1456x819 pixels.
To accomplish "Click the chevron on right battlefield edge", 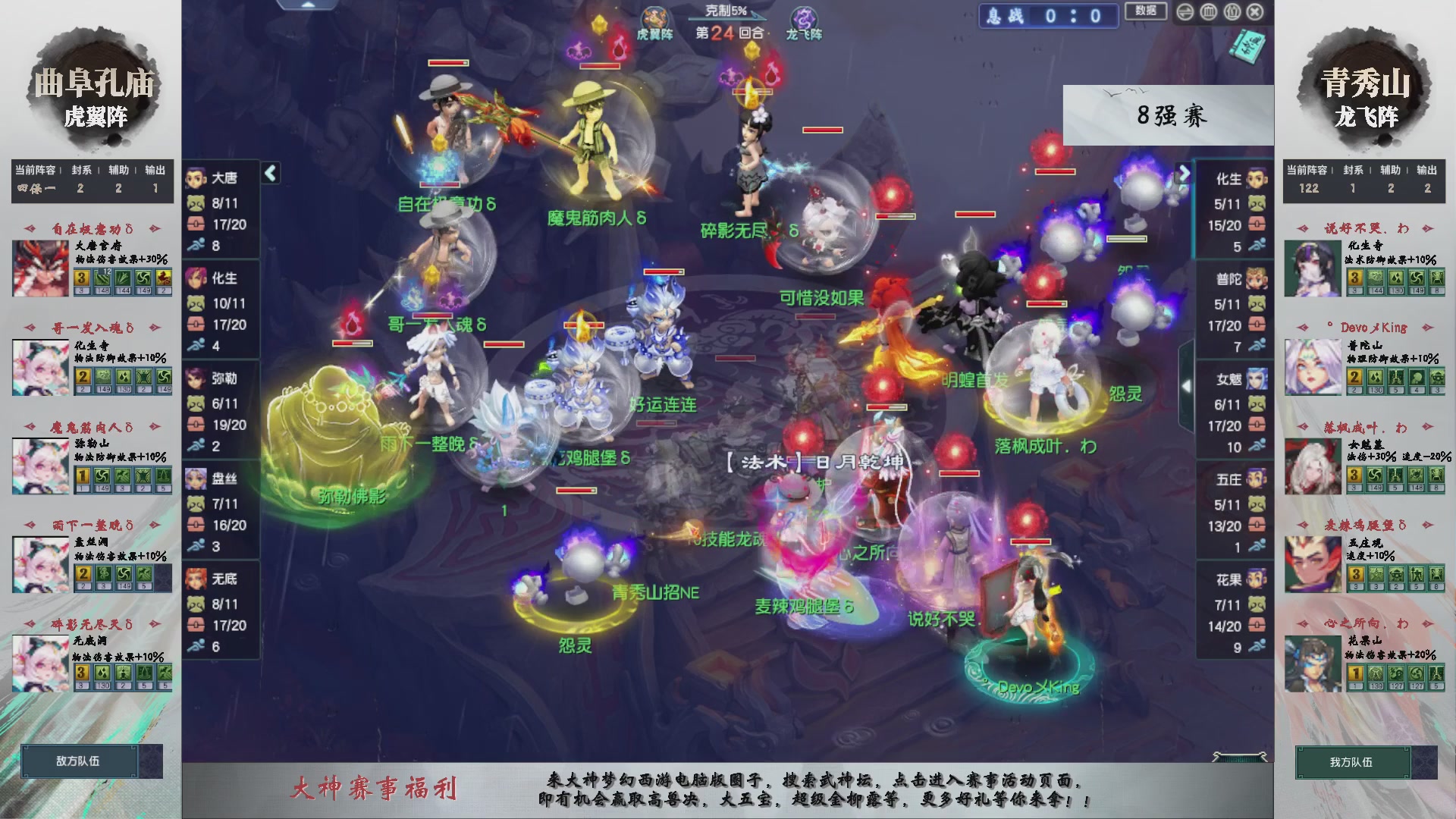I will point(1187,384).
